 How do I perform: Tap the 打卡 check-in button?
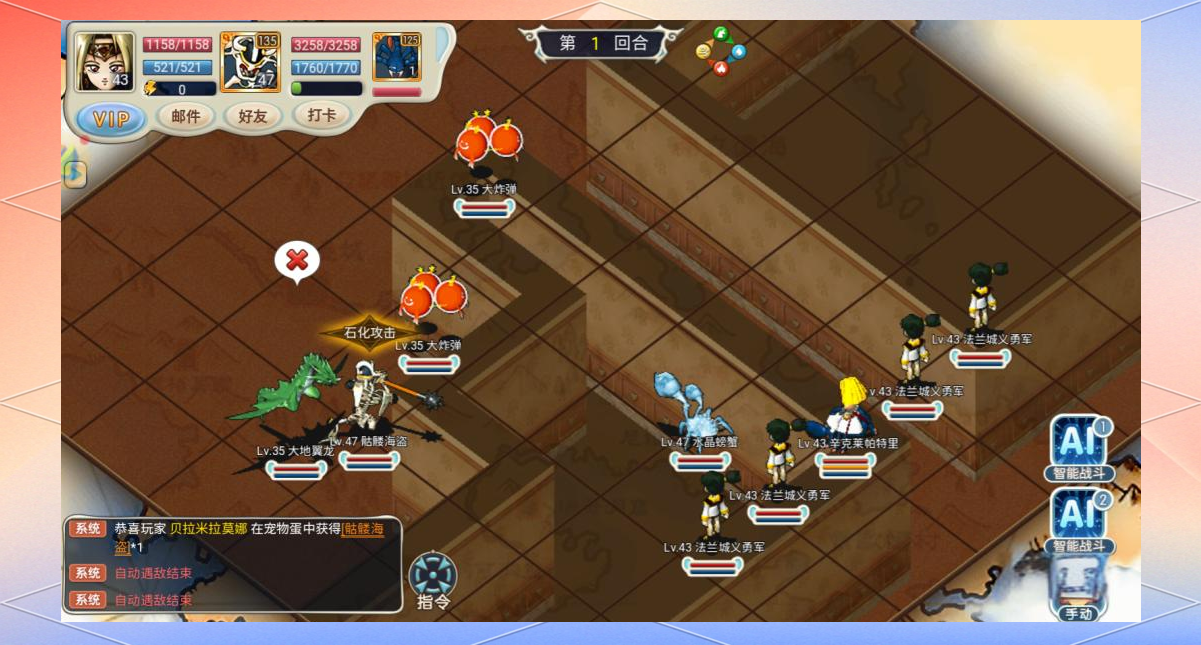coord(321,115)
